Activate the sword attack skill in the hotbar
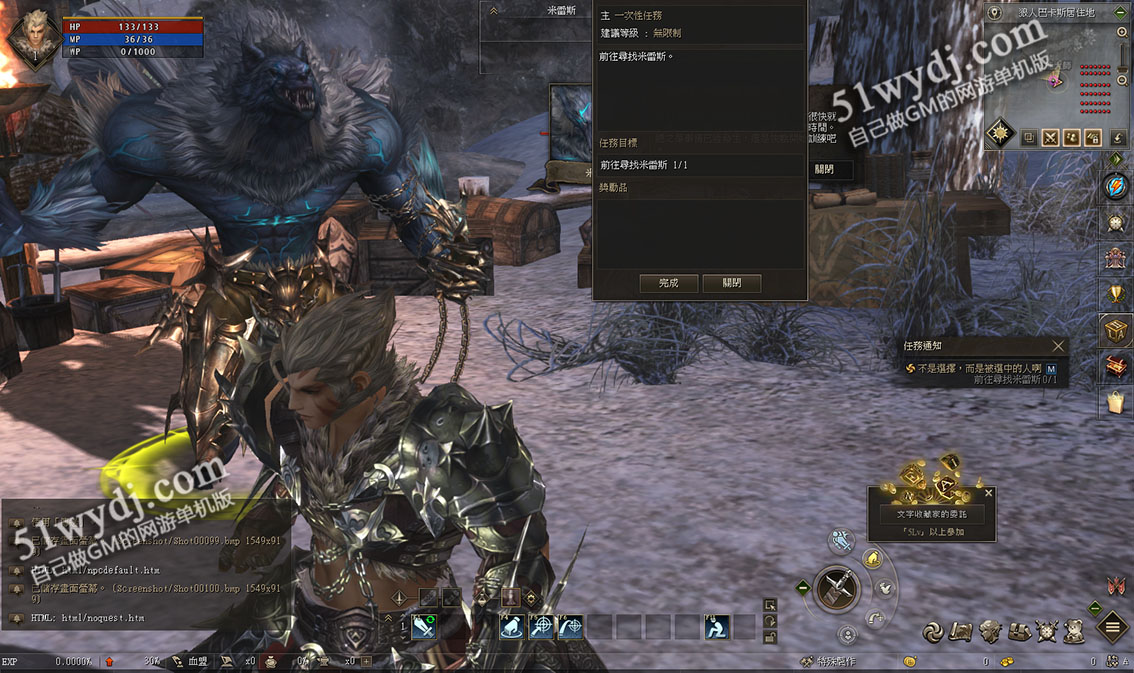The image size is (1134, 673). [423, 627]
